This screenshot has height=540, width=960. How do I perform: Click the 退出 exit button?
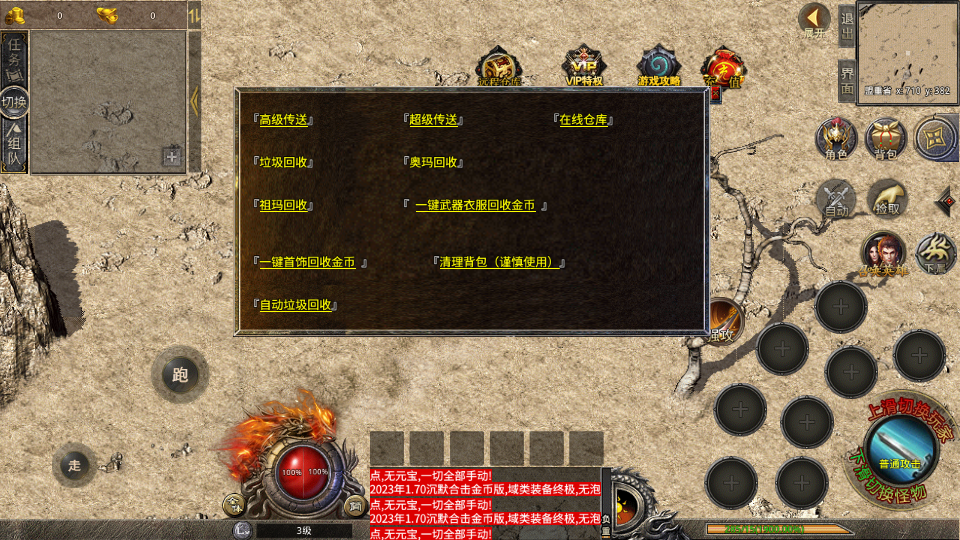pos(846,28)
